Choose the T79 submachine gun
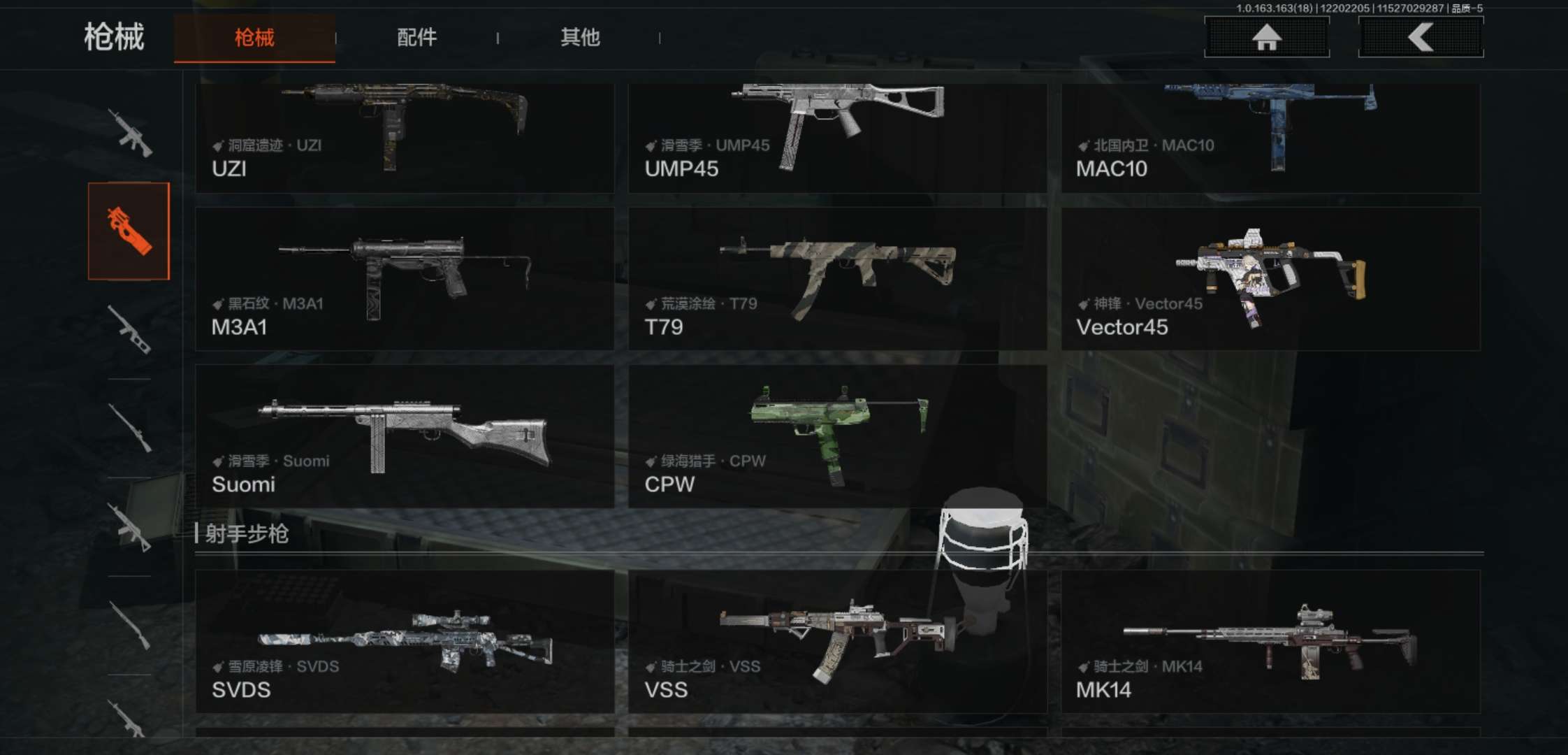Viewport: 1568px width, 755px height. click(837, 278)
